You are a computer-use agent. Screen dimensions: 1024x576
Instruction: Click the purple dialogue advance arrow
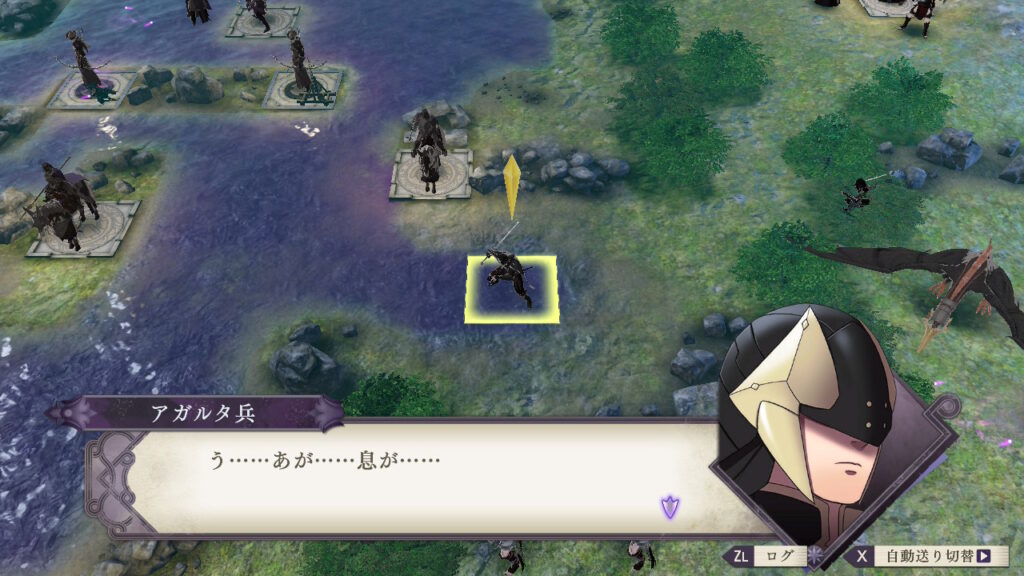pyautogui.click(x=669, y=507)
